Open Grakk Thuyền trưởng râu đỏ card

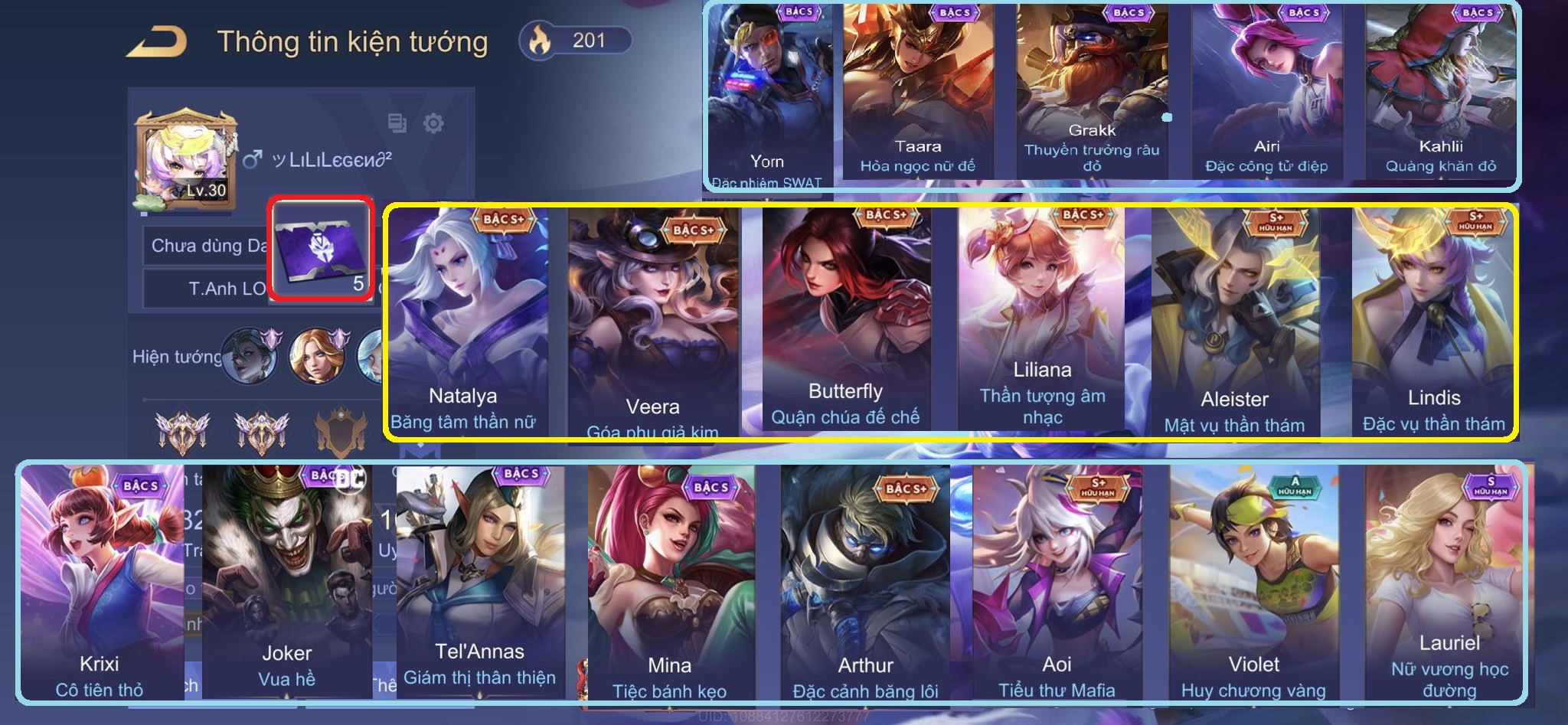(x=1092, y=92)
